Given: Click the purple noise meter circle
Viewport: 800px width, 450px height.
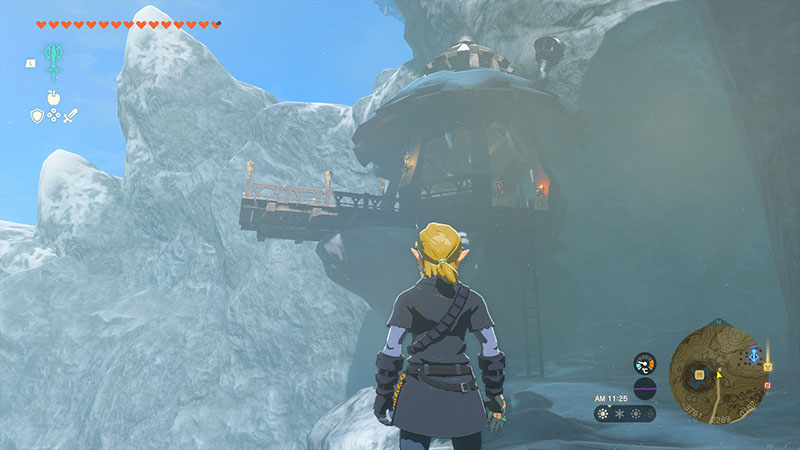Looking at the screenshot, I should click(x=645, y=389).
